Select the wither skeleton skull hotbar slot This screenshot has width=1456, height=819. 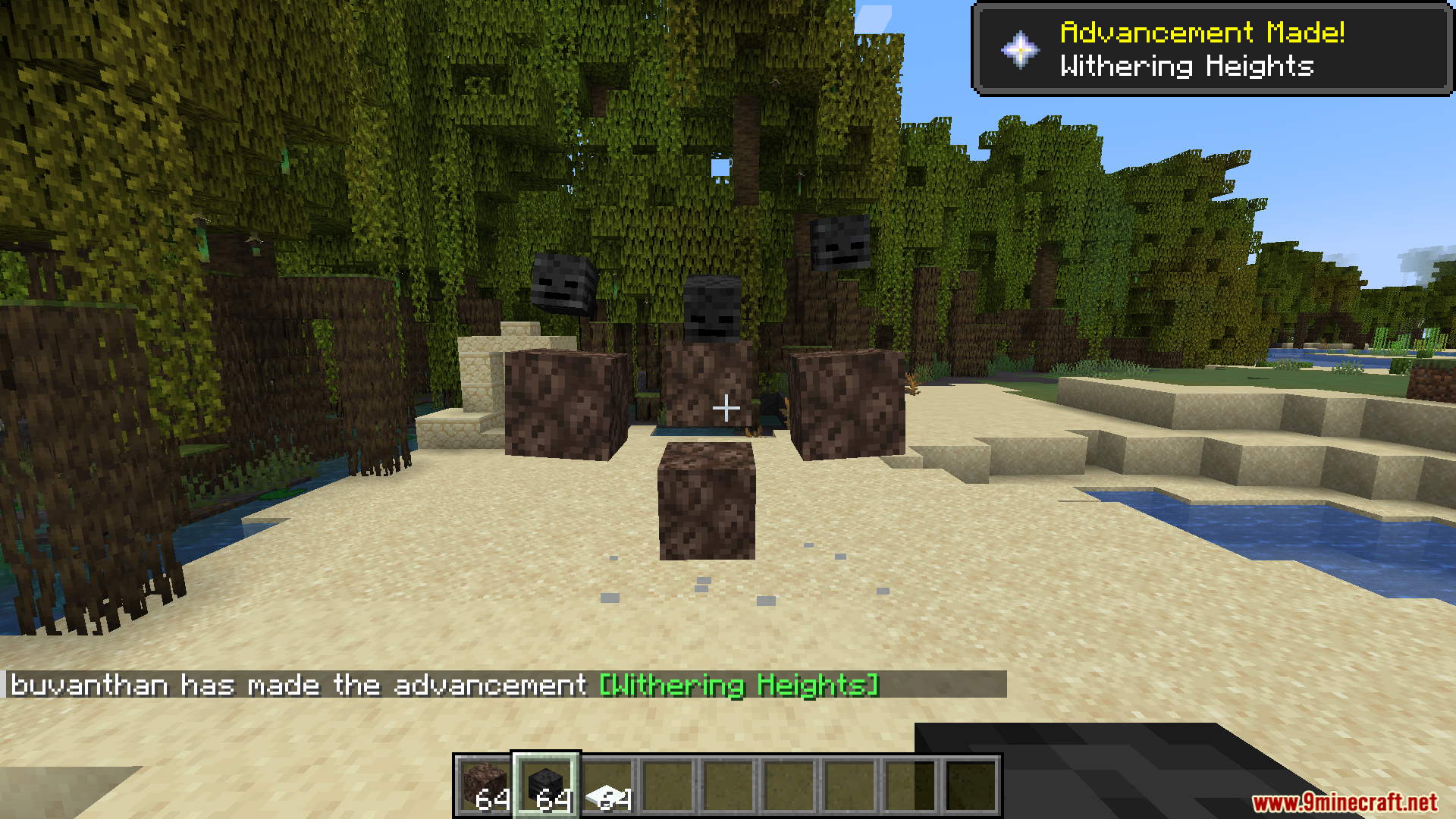click(x=546, y=785)
